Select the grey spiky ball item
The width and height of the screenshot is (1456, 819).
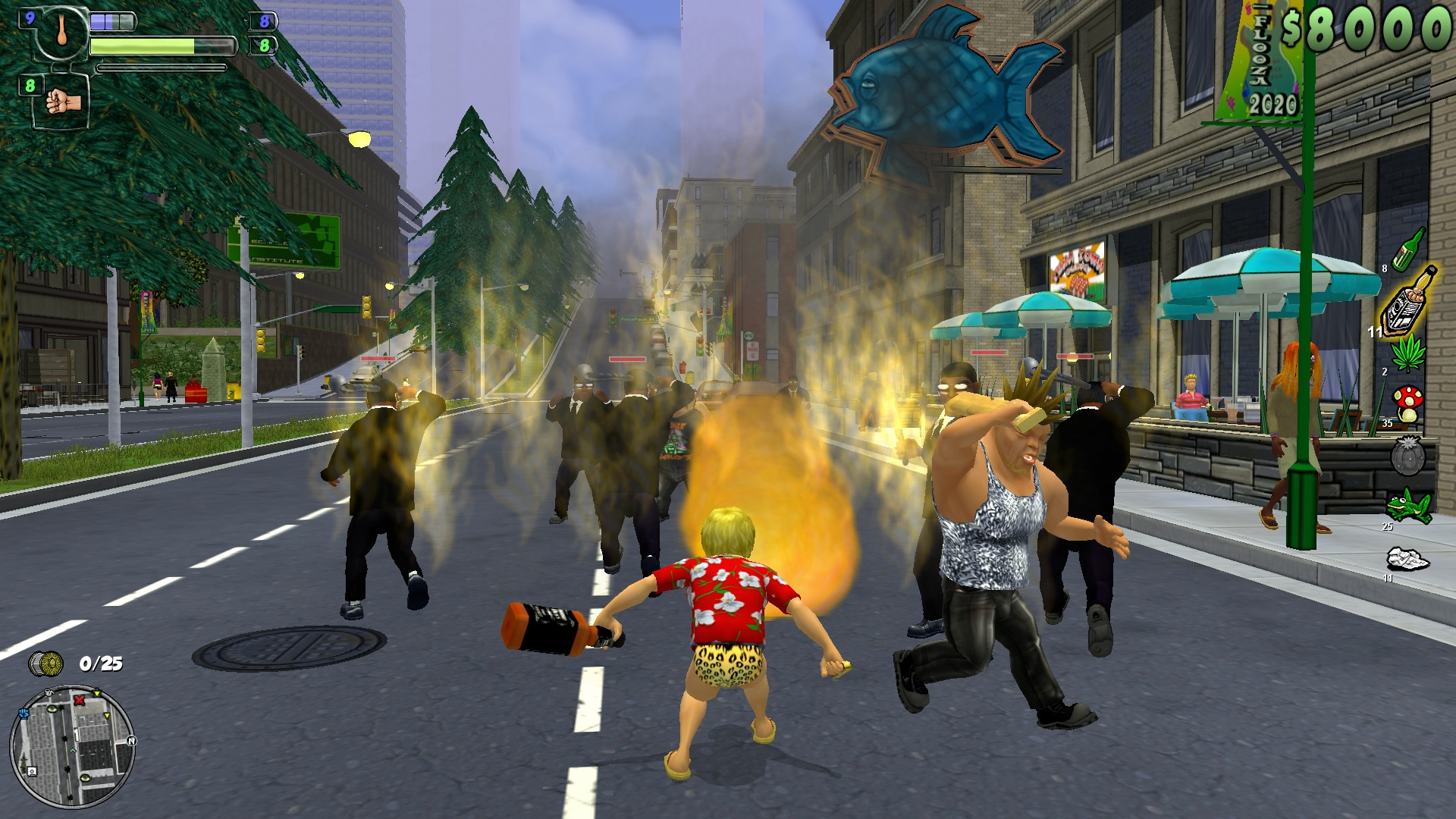click(1407, 457)
